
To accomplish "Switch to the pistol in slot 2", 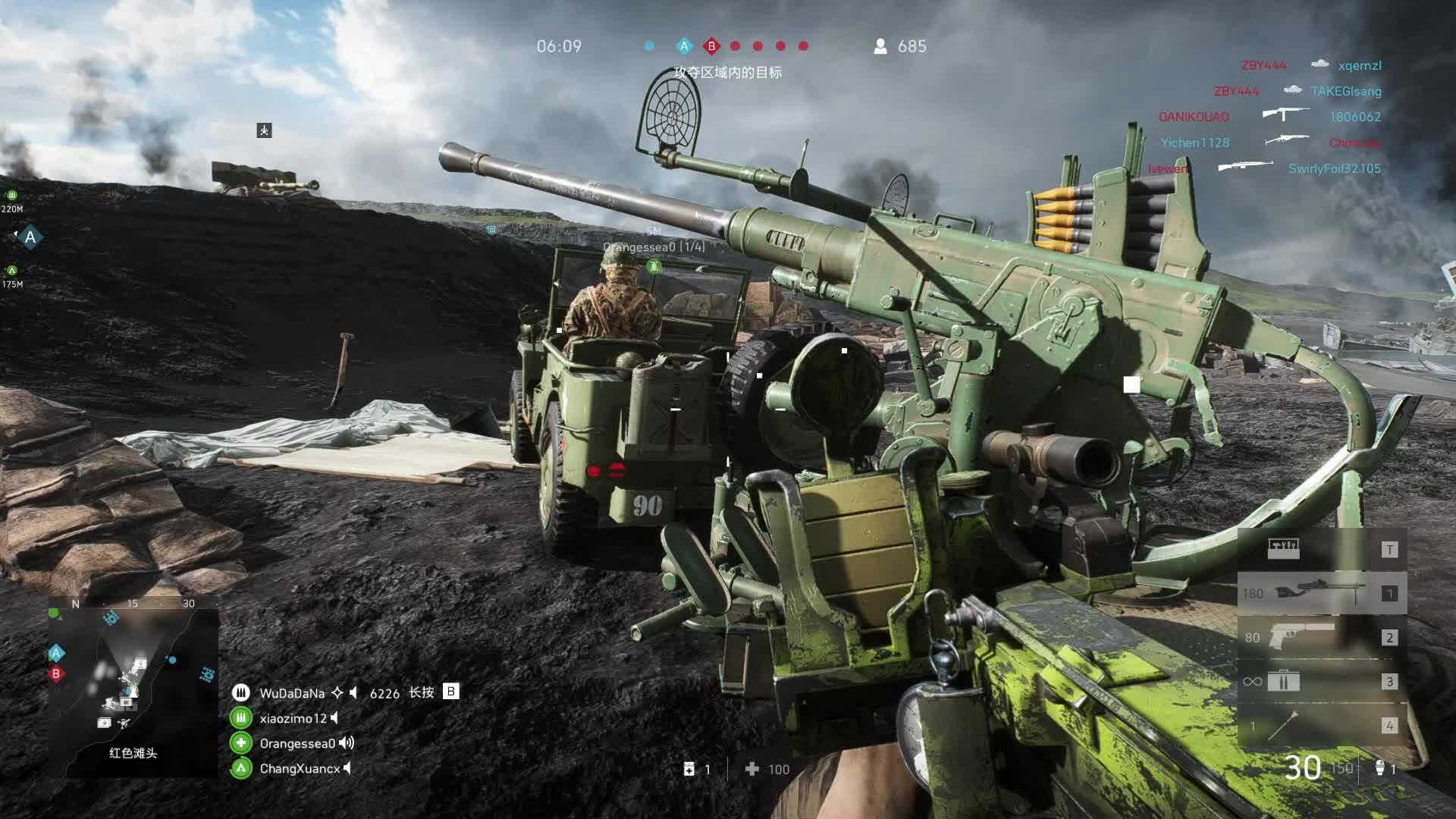I will coord(1321,637).
